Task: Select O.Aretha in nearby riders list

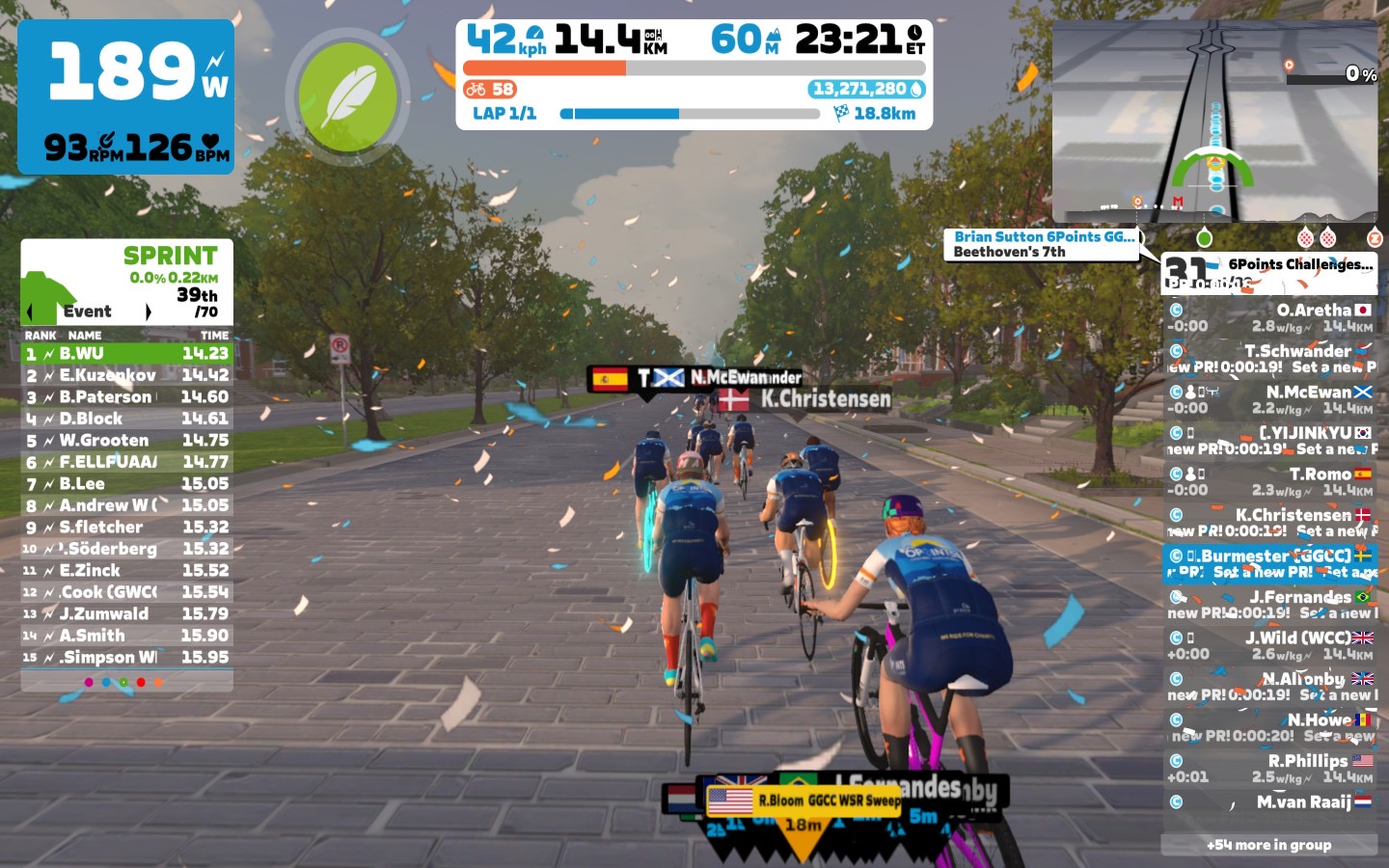Action: click(x=1269, y=318)
